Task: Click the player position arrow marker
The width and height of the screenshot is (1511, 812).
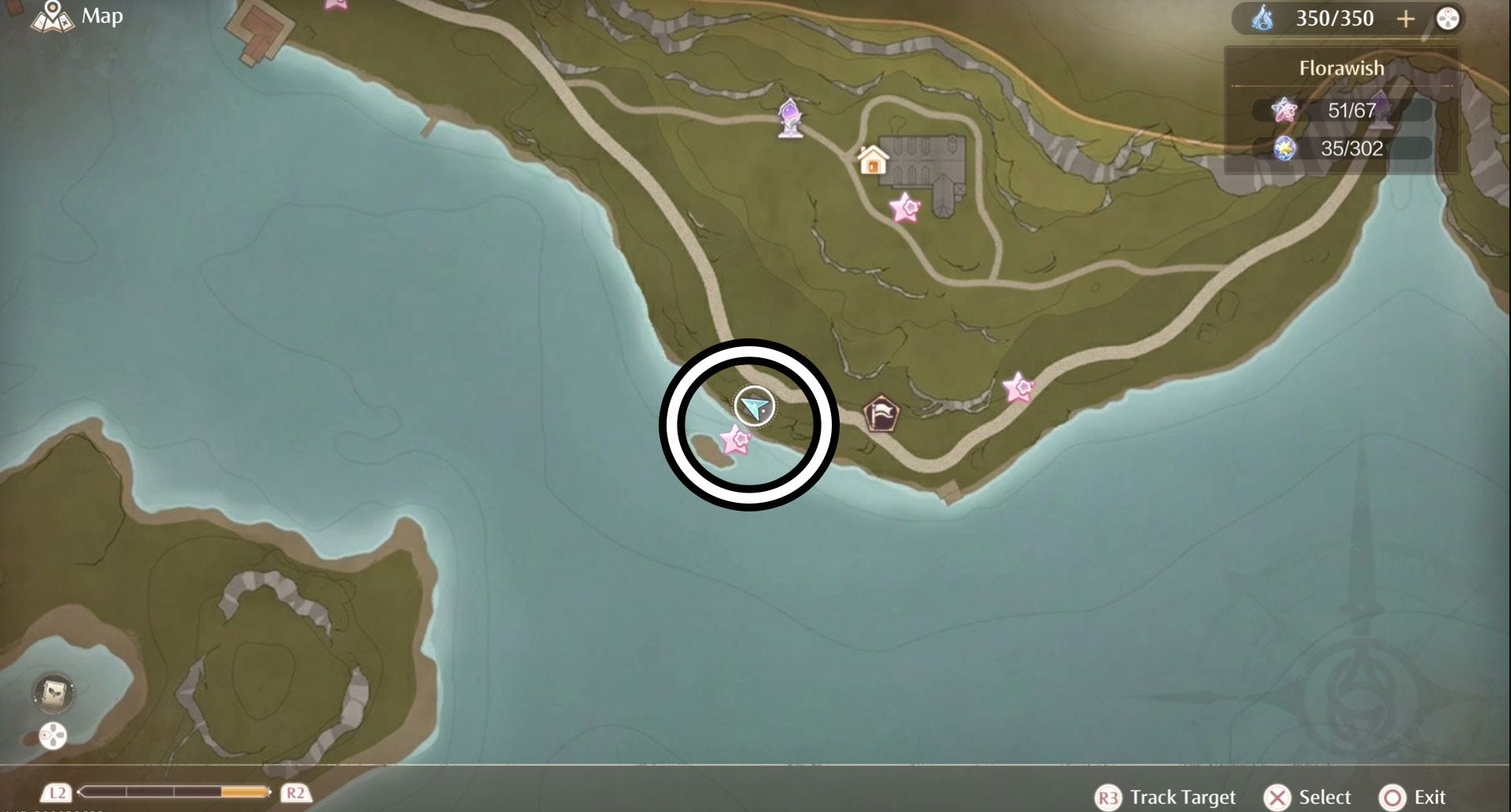Action: point(755,407)
